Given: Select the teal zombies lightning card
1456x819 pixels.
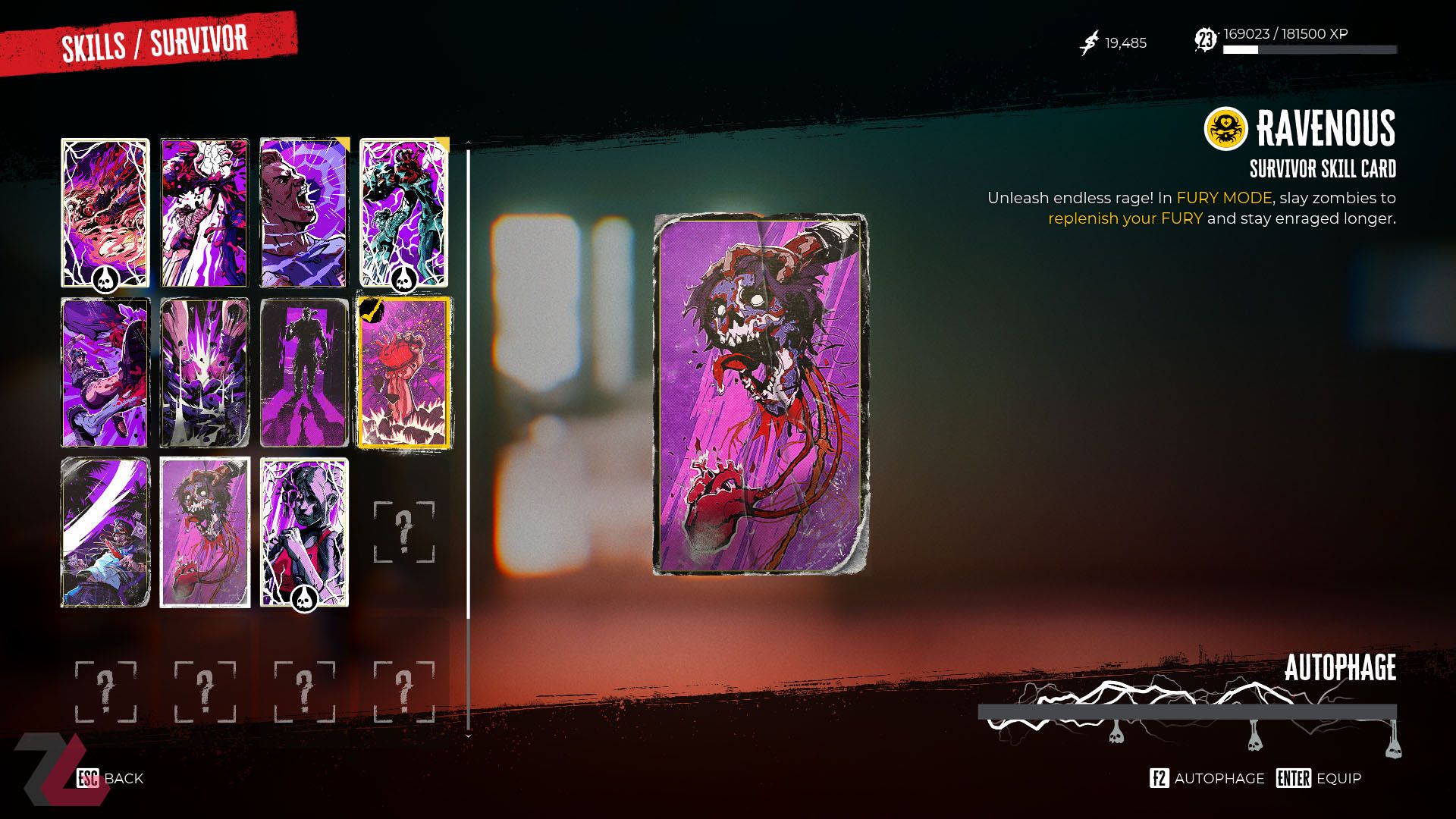Looking at the screenshot, I should (x=403, y=212).
